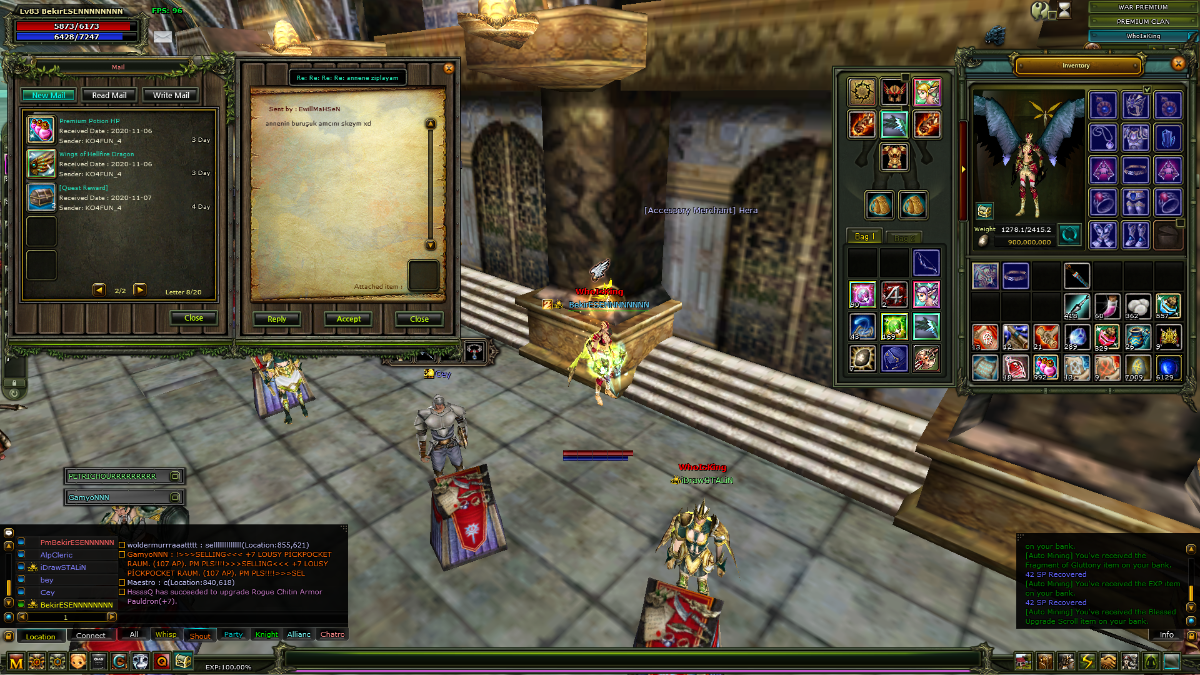1200x675 pixels.
Task: Click the gold M icon in bottom toolbar
Action: (15, 661)
